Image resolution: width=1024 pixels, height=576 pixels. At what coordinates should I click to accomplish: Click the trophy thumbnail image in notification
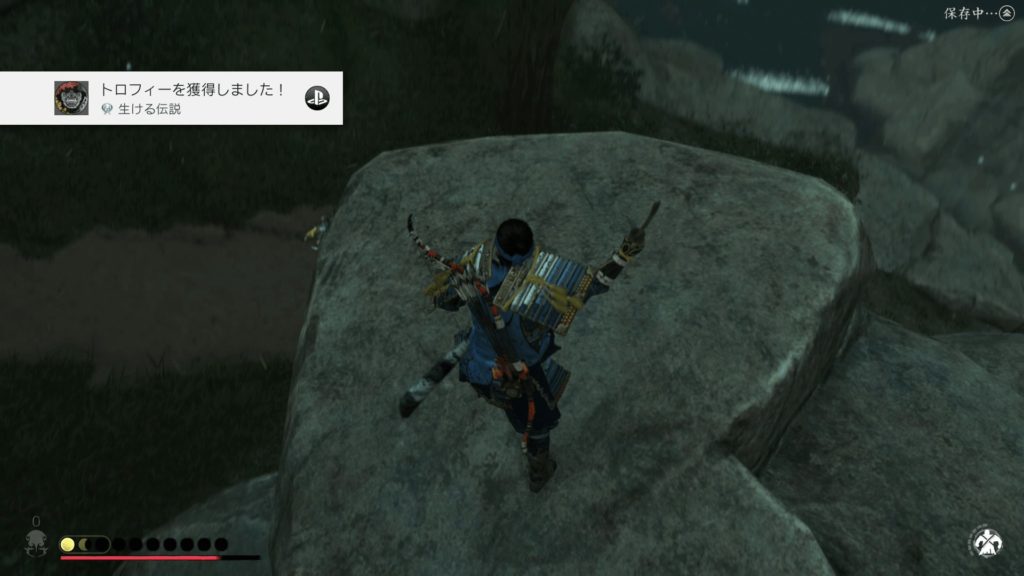click(x=70, y=97)
